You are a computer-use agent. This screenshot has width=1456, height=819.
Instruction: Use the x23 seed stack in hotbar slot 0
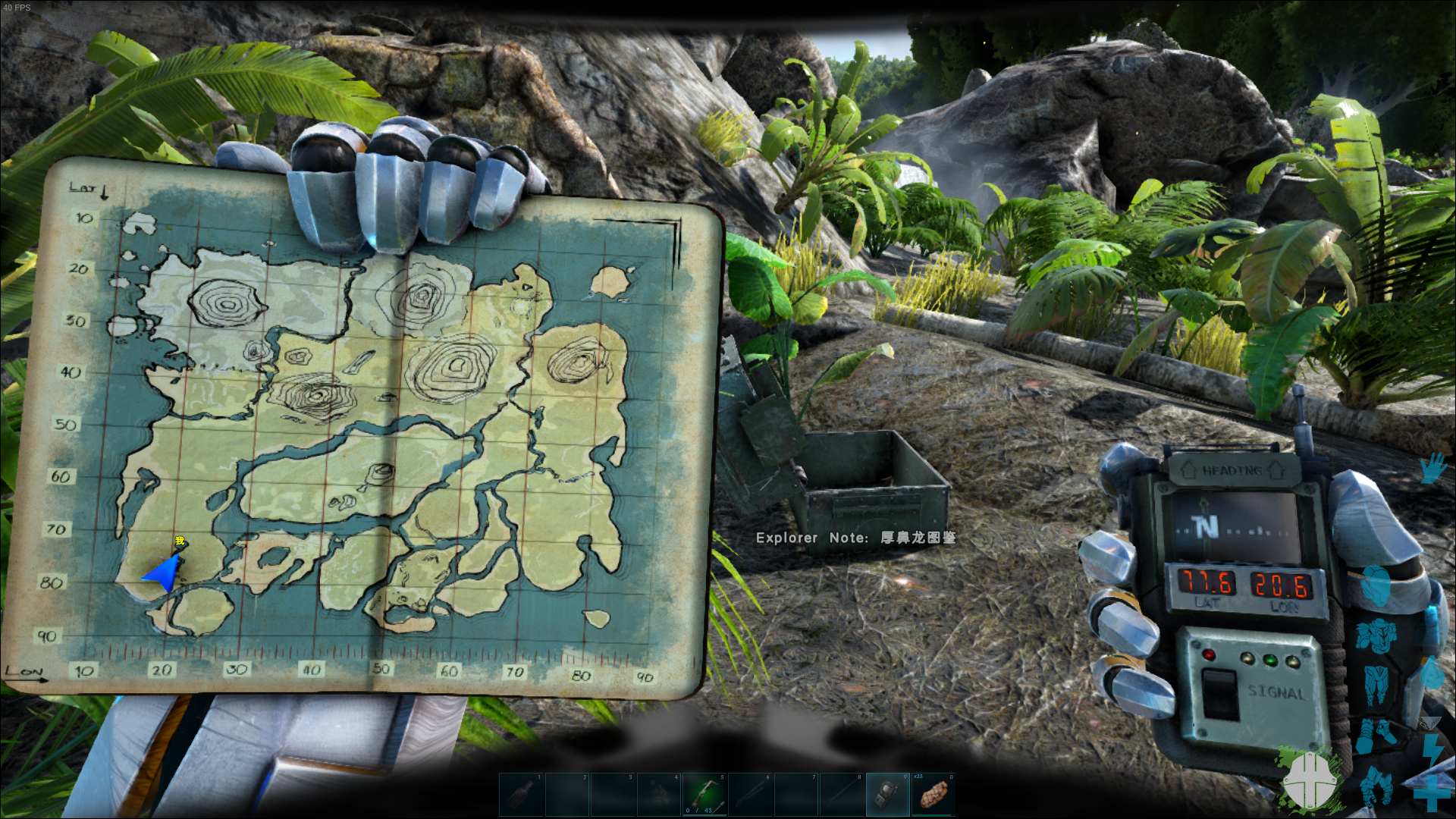point(934,794)
